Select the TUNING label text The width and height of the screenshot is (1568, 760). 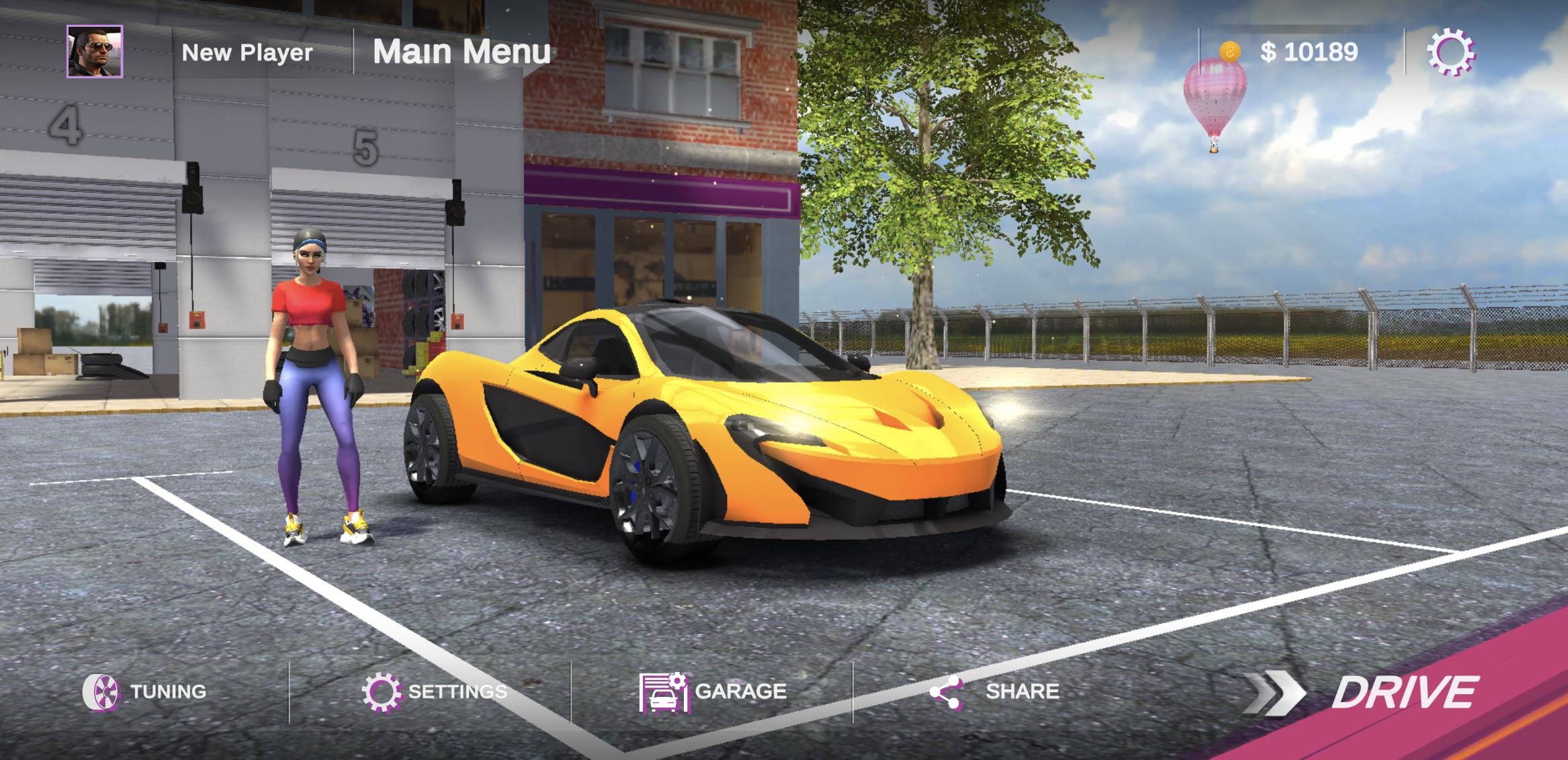point(168,690)
